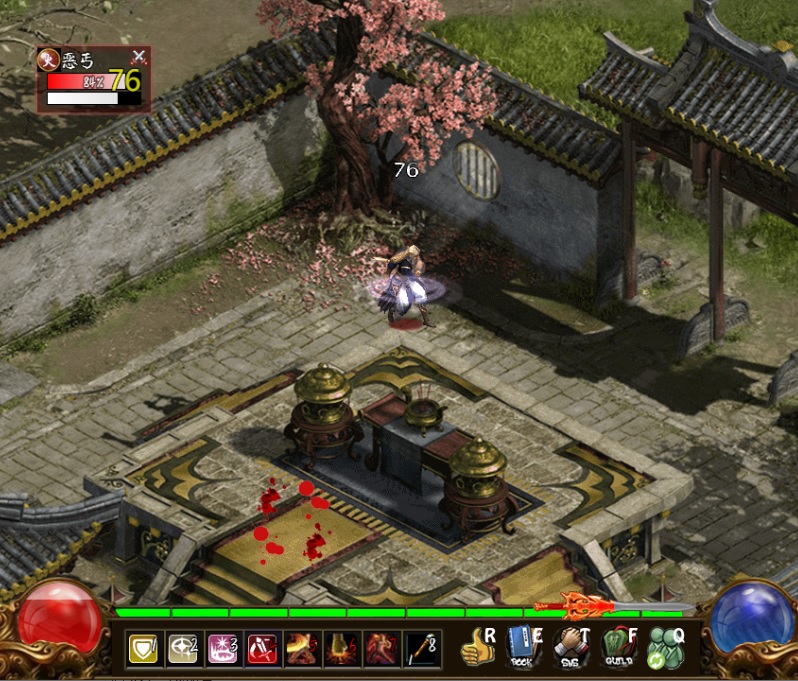Viewport: 798px width, 681px height.
Task: Cast the fiery flame slash skill
Action: (x=300, y=650)
